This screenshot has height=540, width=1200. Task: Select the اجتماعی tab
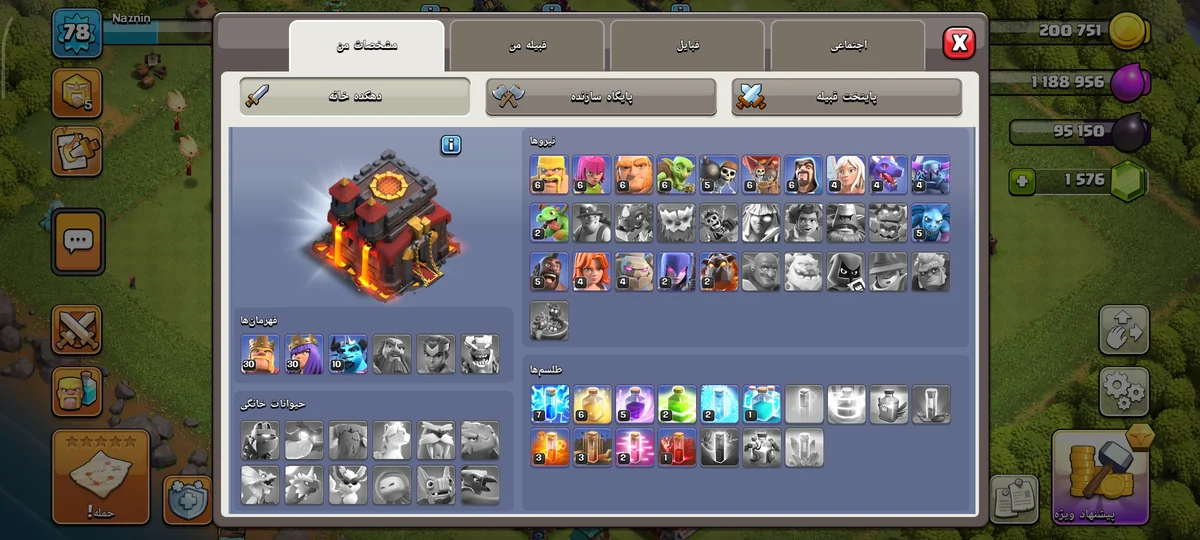point(848,46)
